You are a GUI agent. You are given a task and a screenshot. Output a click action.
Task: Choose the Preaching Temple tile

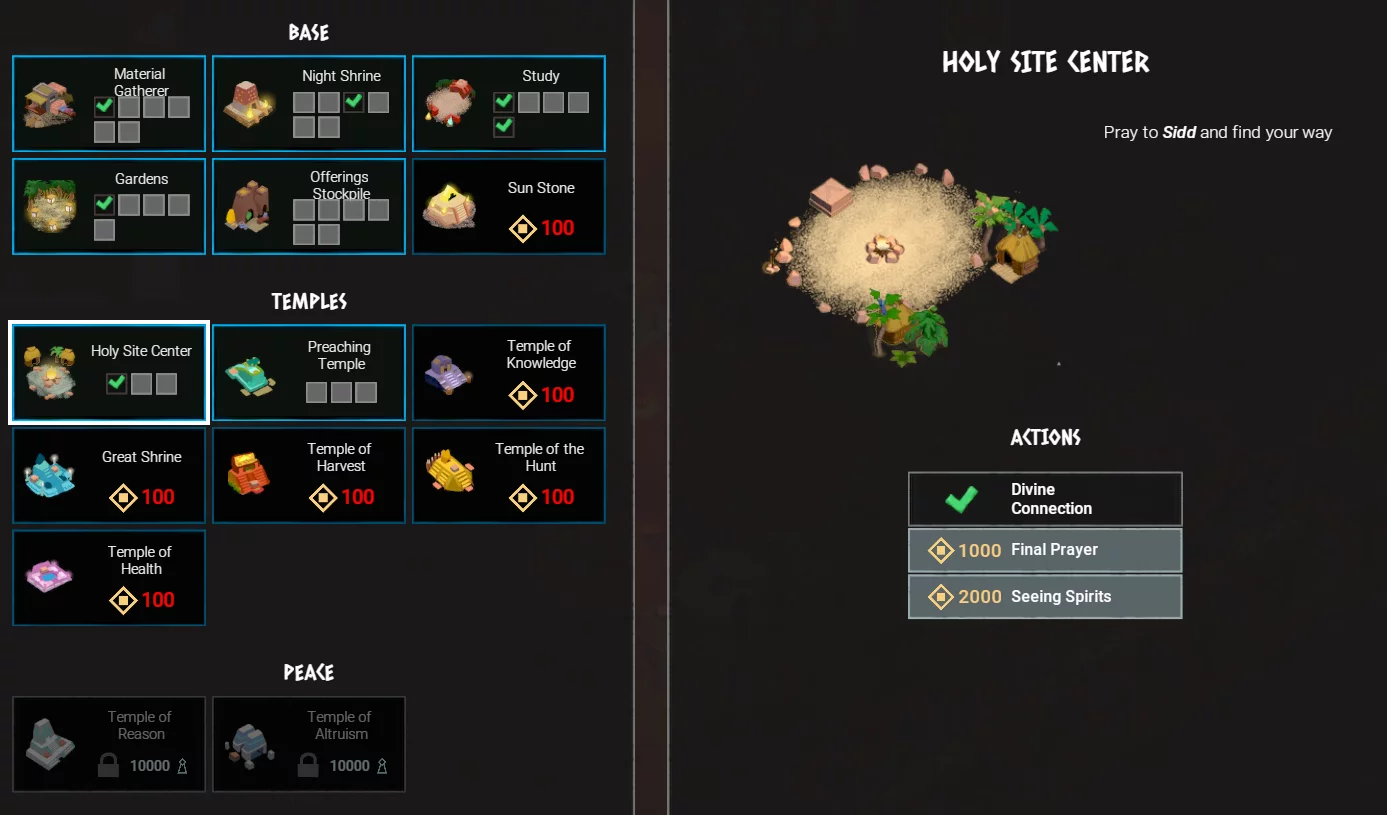pos(309,372)
